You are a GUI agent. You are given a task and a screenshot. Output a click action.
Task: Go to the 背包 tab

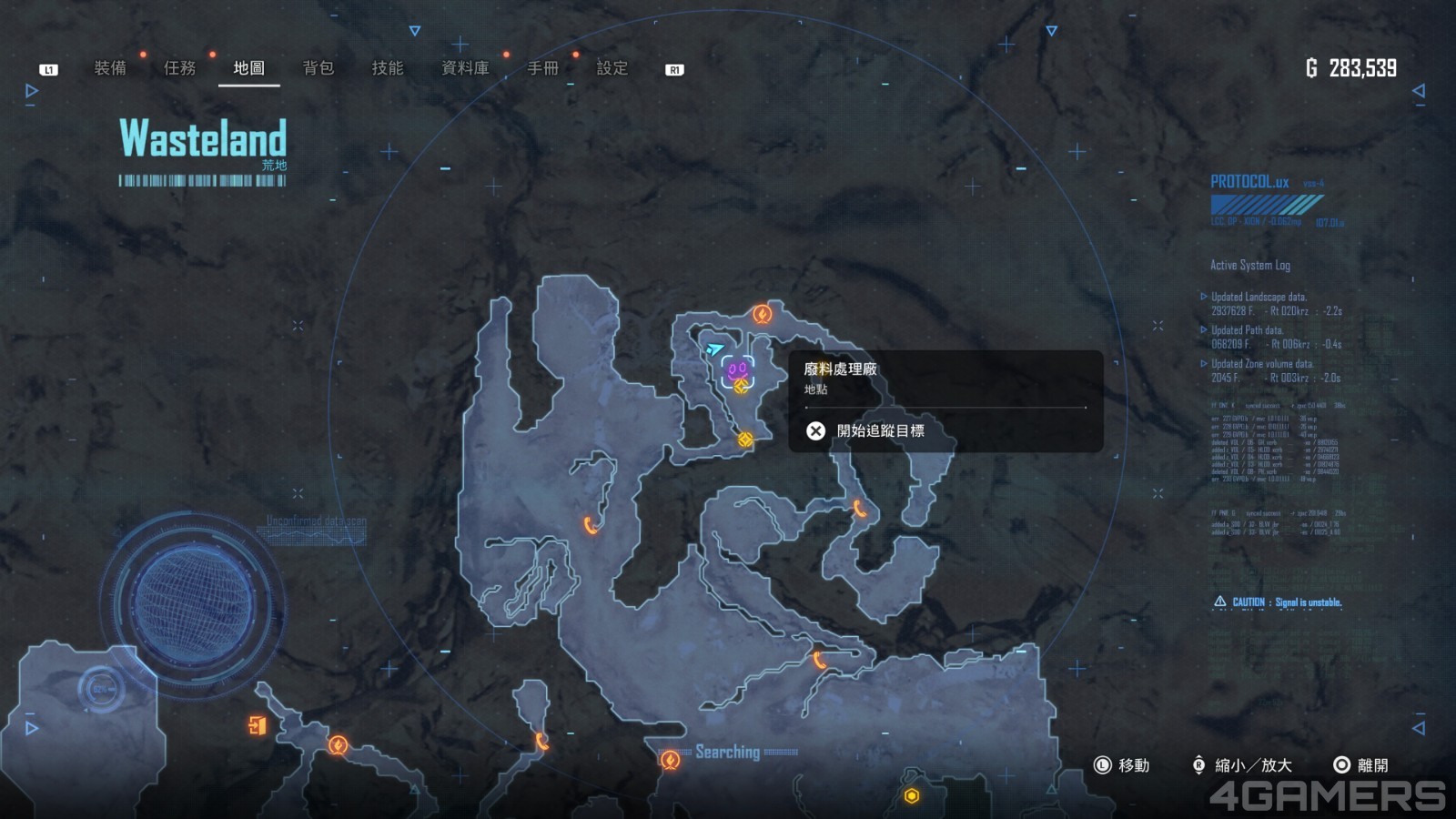pos(318,68)
